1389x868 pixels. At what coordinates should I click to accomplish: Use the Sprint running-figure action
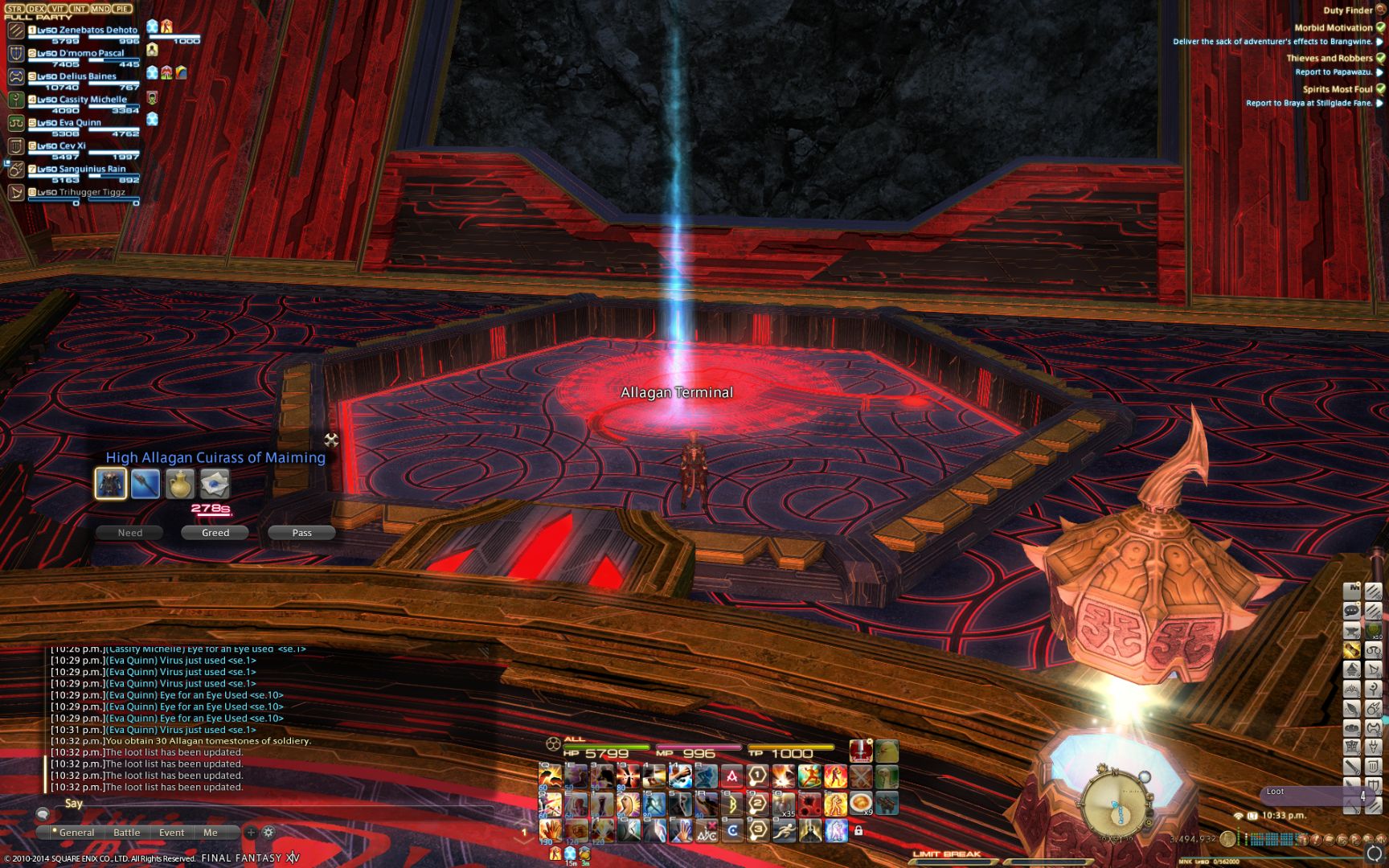click(x=784, y=829)
